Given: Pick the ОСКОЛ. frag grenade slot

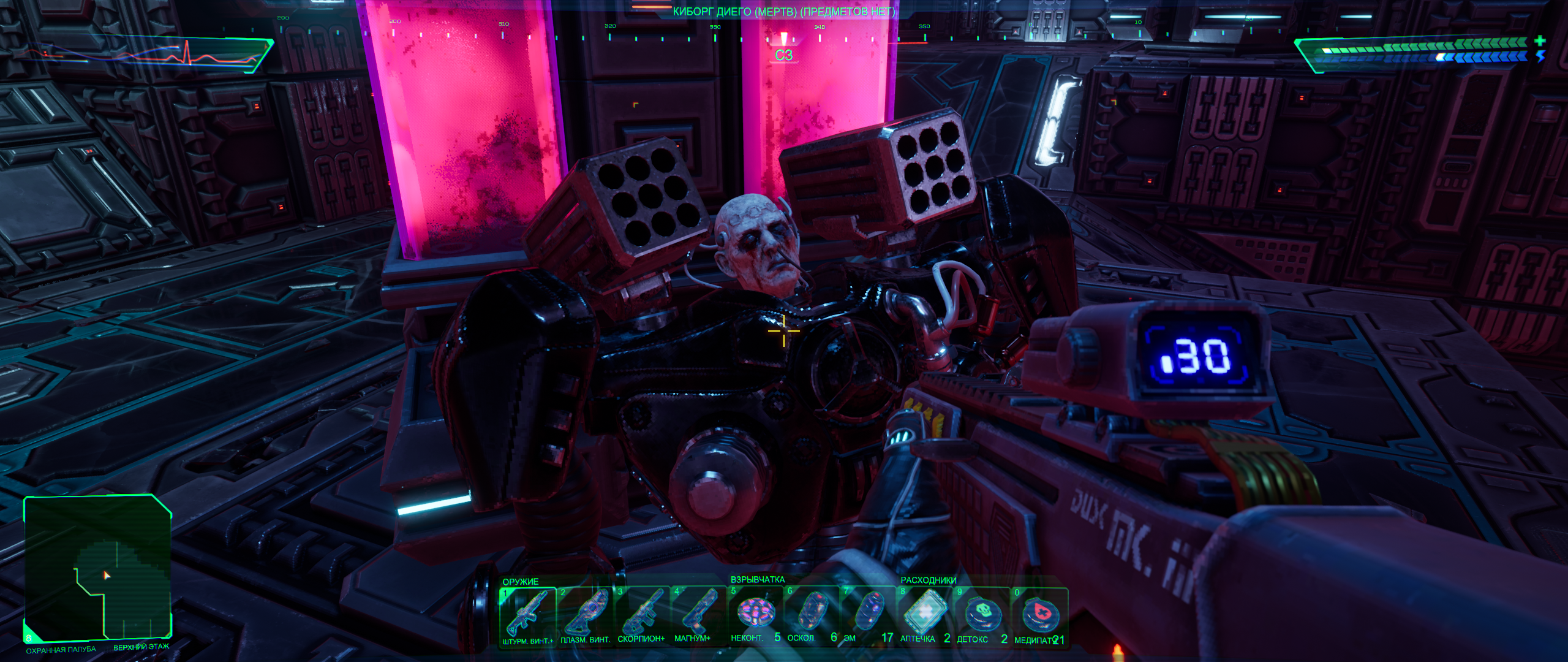Looking at the screenshot, I should (811, 615).
